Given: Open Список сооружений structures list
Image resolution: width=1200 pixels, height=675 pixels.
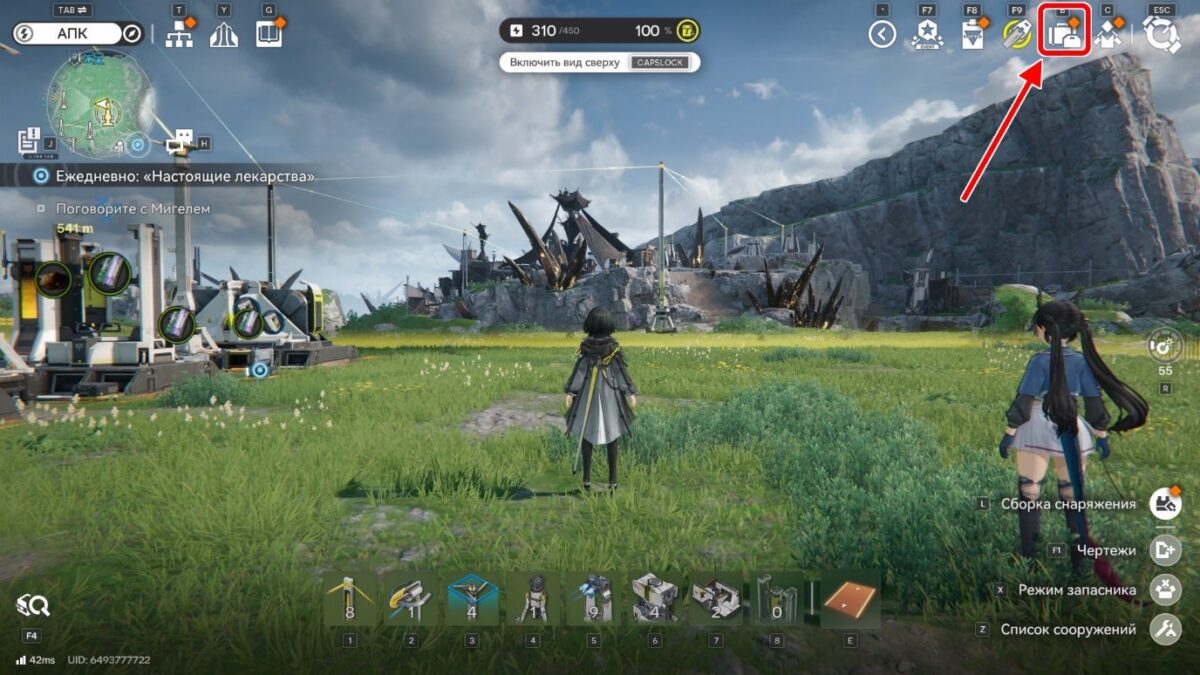Looking at the screenshot, I should (x=1164, y=630).
